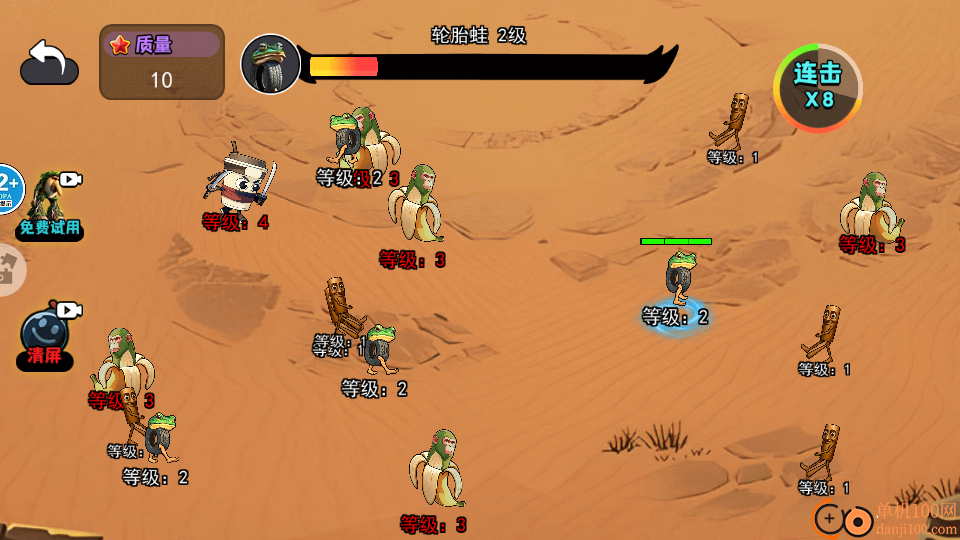Screen dimensions: 960x540
Task: Select the controlled tire frog with selection ring
Action: (680, 281)
